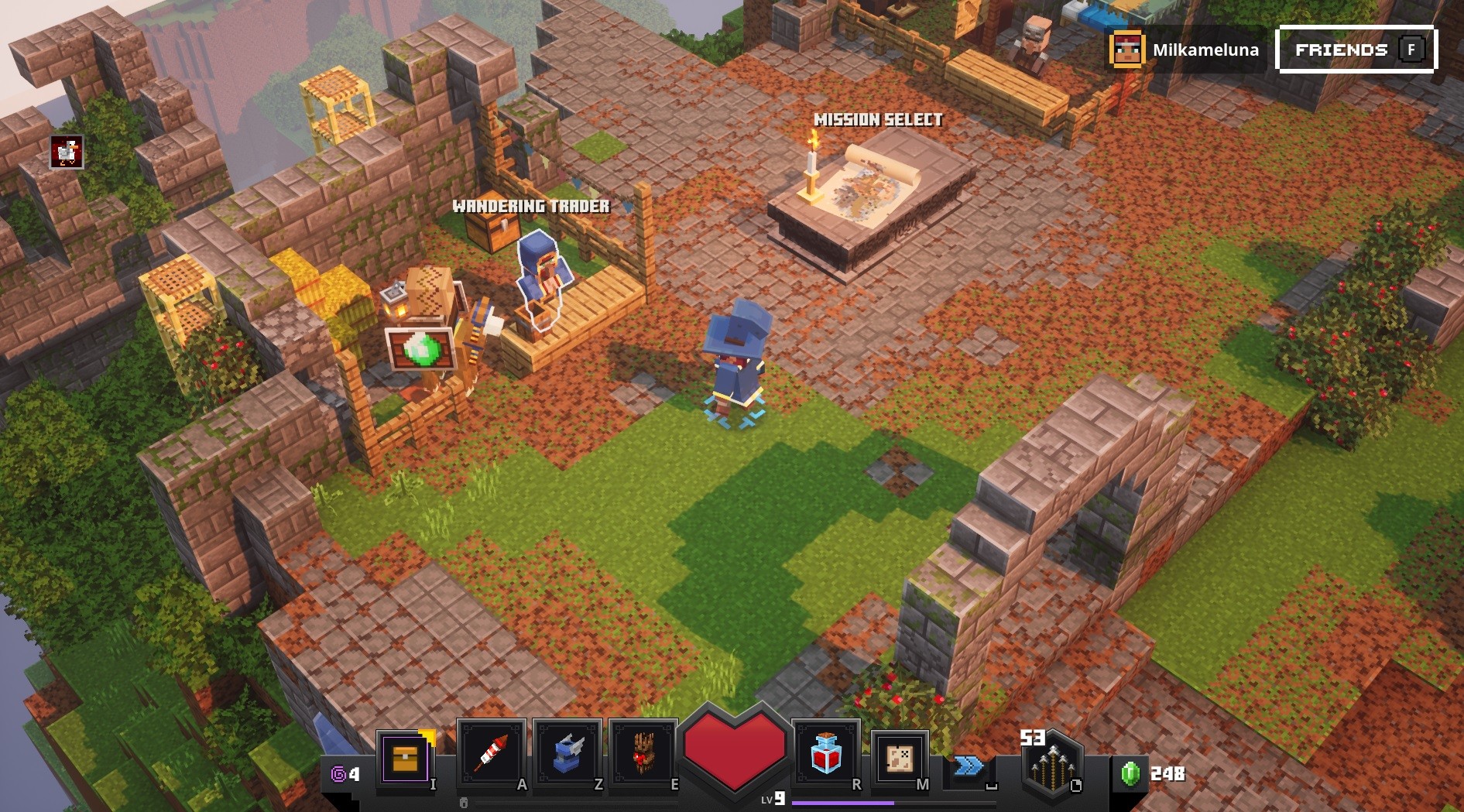Open the FRIENDS menu
Image resolution: width=1464 pixels, height=812 pixels.
1356,50
